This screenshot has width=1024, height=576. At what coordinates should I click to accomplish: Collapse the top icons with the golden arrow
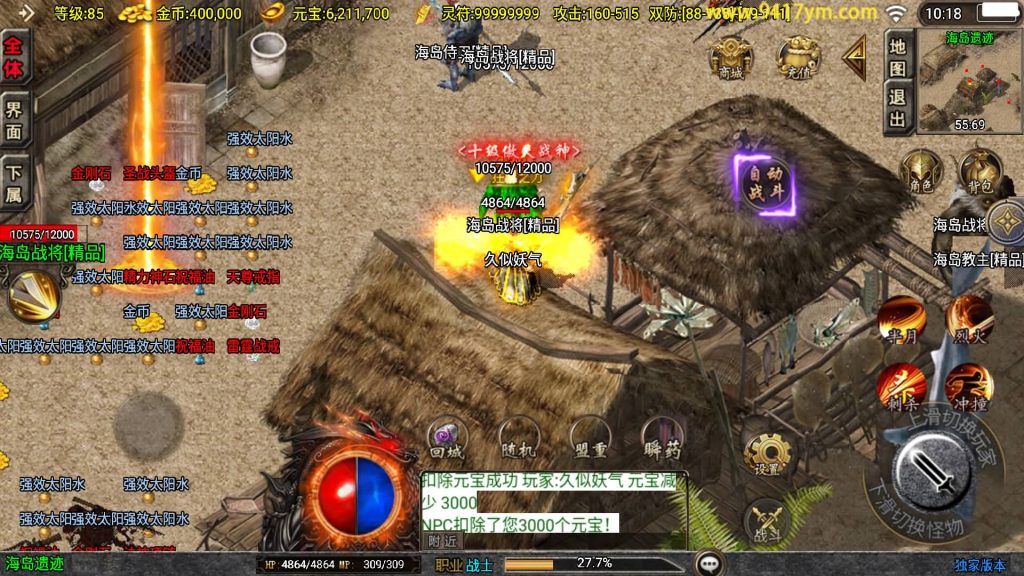point(854,57)
